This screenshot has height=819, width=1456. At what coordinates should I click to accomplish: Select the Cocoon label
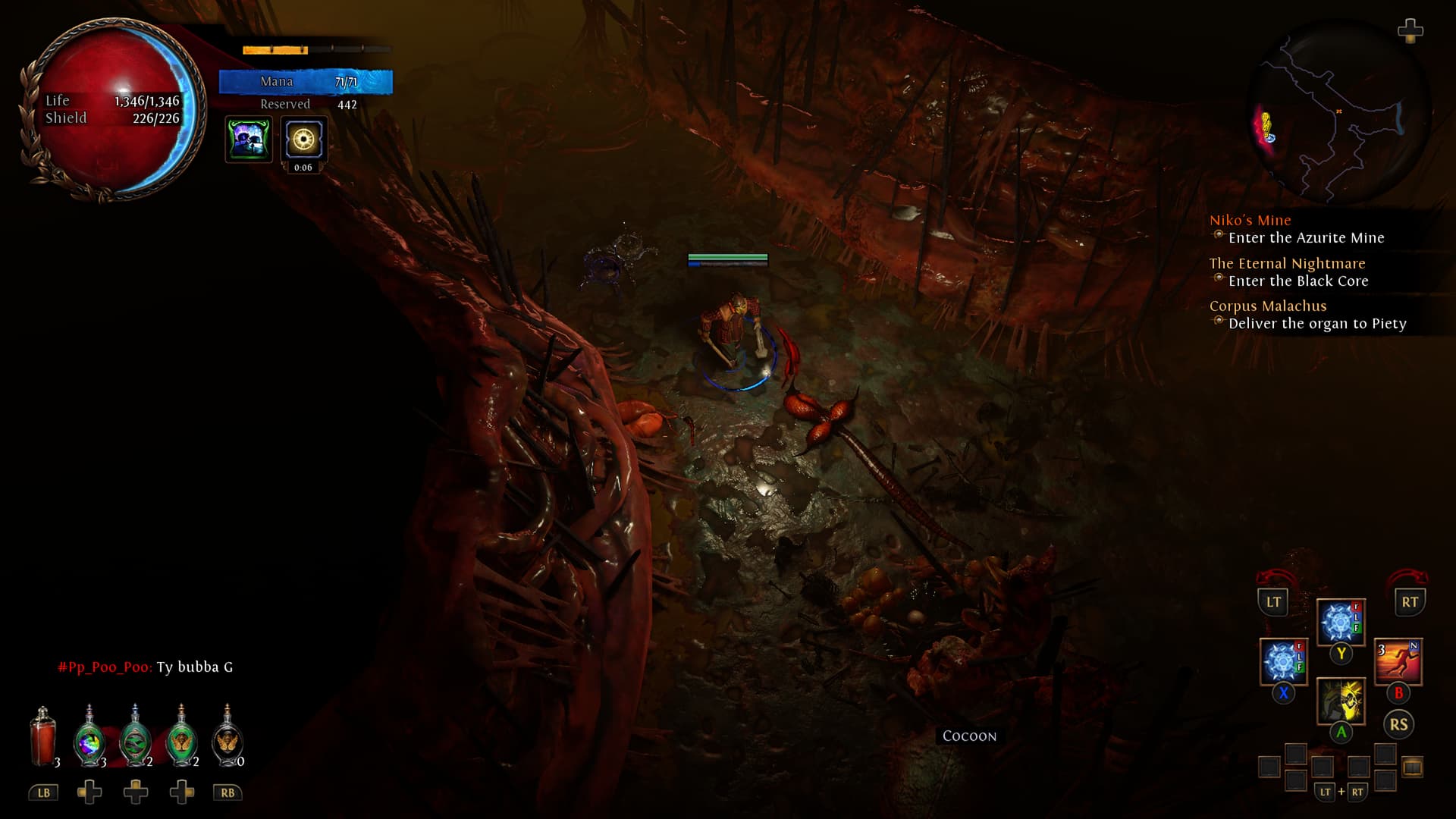click(x=969, y=736)
